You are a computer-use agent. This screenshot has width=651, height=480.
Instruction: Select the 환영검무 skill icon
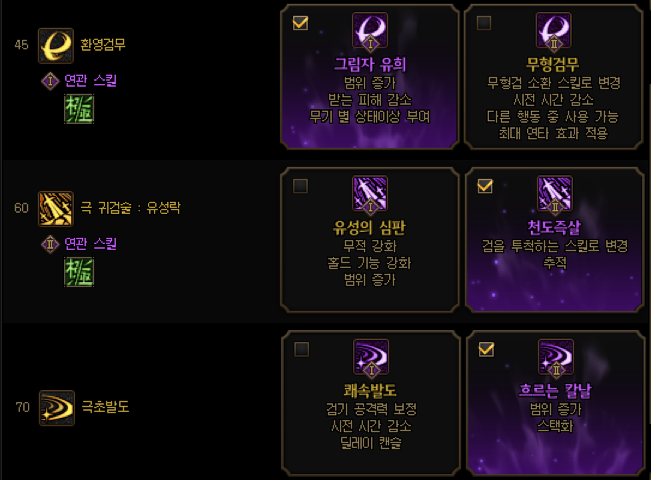pos(54,45)
